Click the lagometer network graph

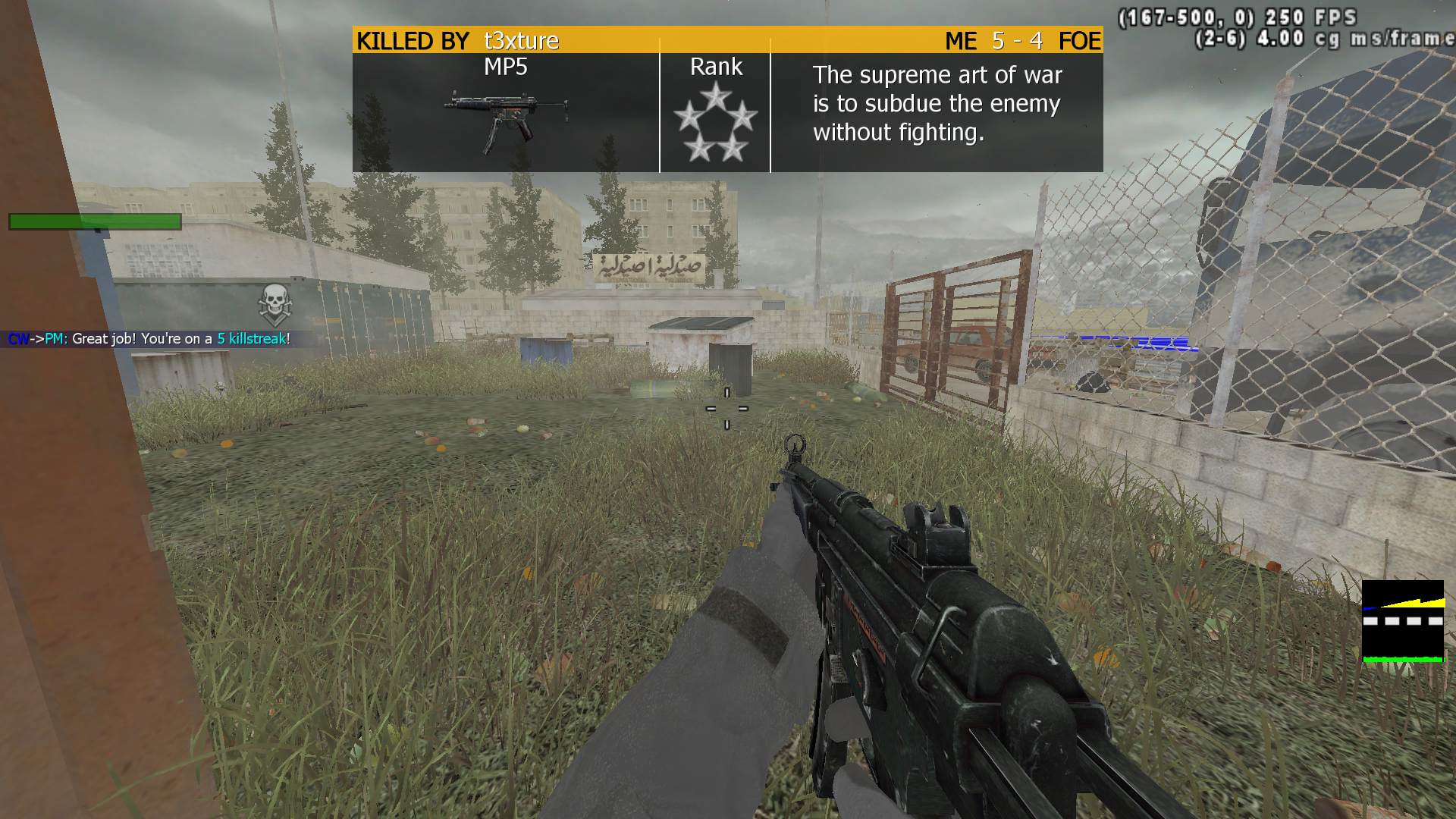[1402, 621]
